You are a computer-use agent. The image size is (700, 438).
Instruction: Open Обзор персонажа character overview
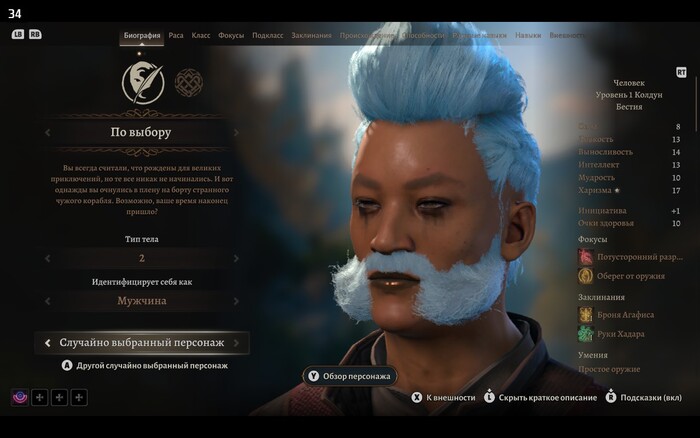coord(350,376)
